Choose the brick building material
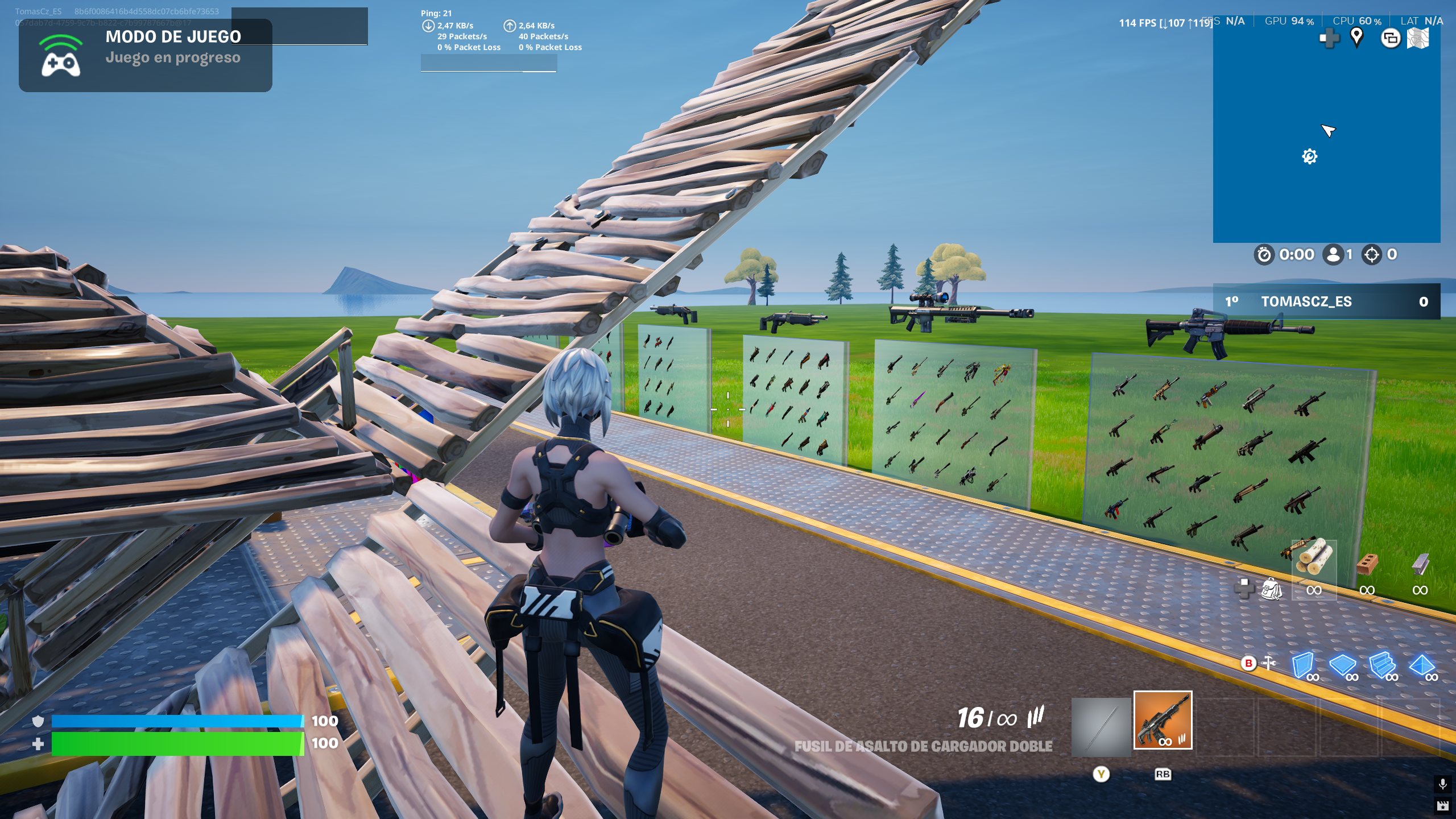 (x=1367, y=565)
